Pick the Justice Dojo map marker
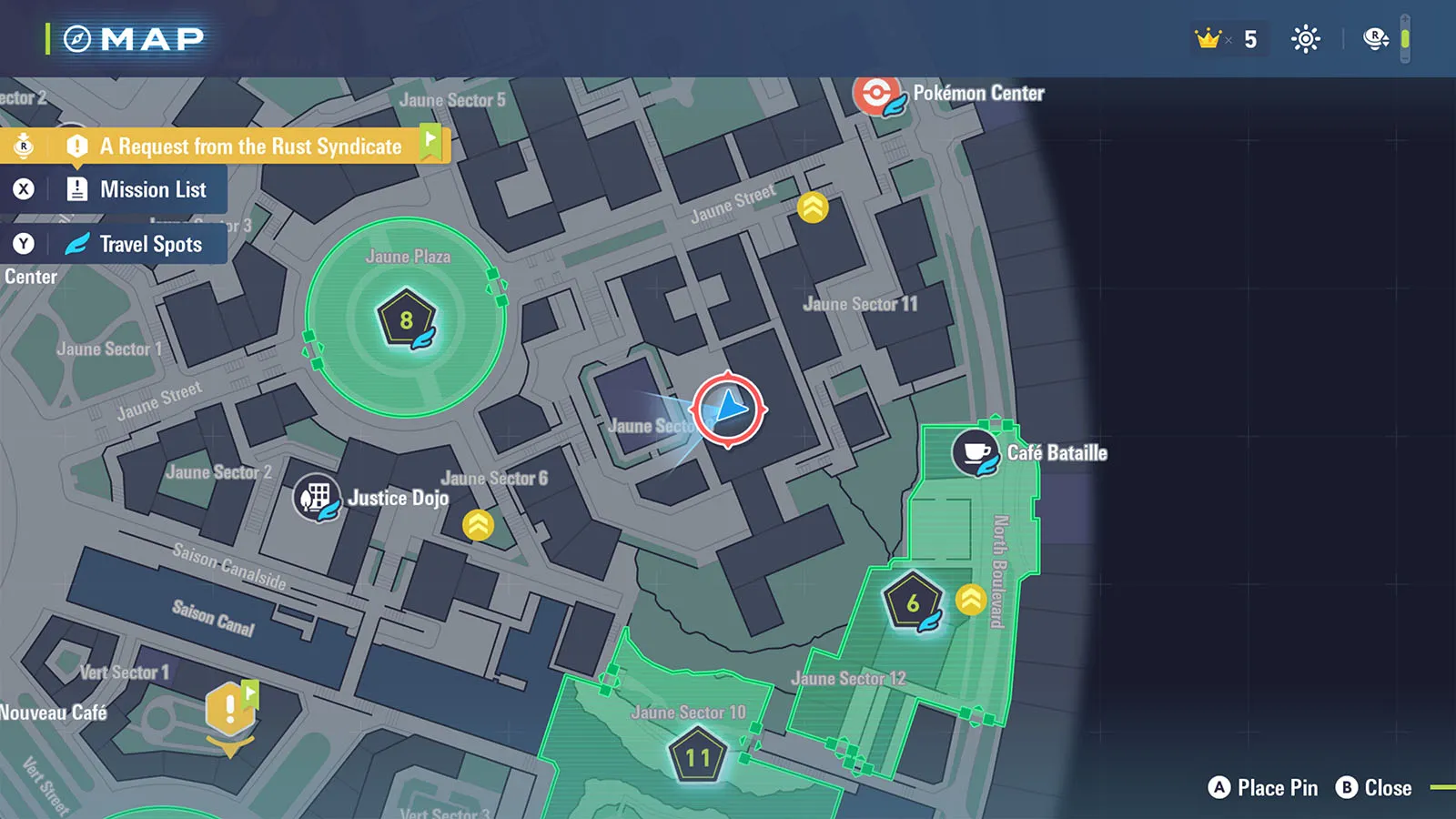Image resolution: width=1456 pixels, height=819 pixels. pyautogui.click(x=316, y=498)
